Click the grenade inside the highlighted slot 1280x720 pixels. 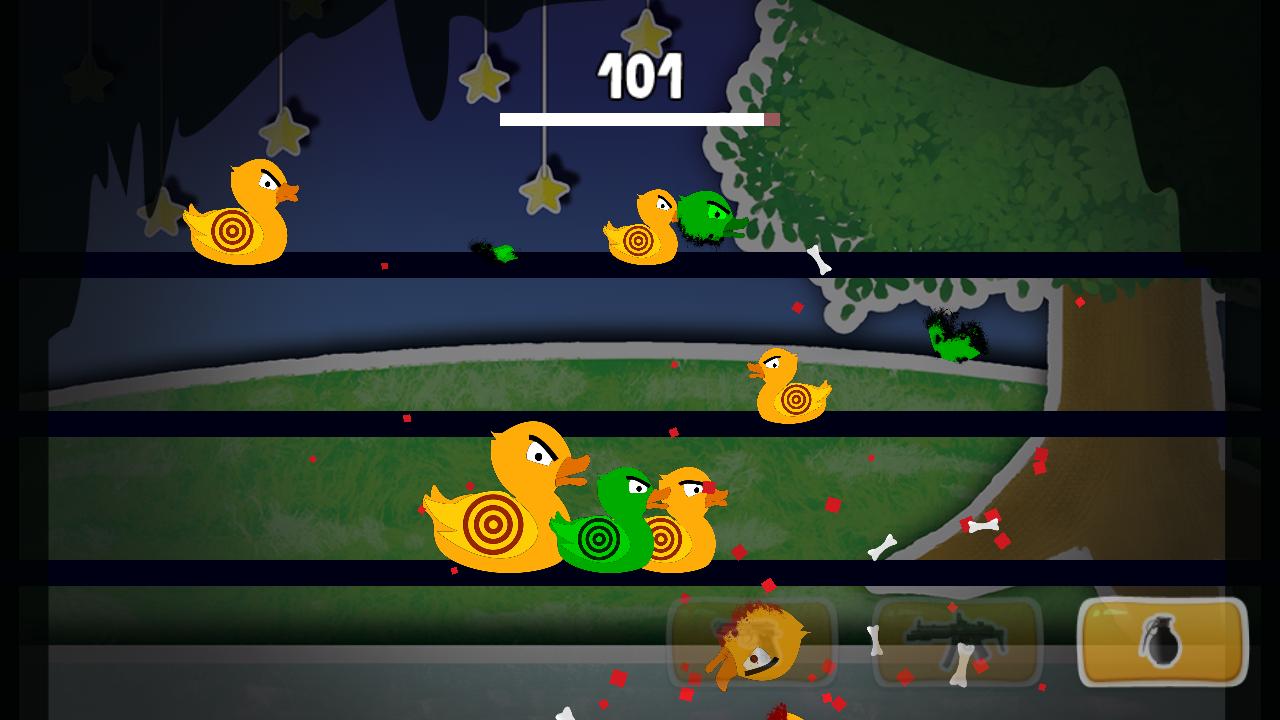[1160, 644]
